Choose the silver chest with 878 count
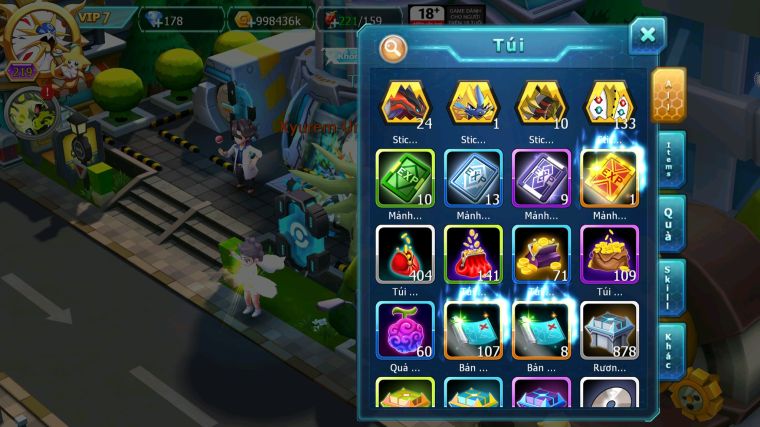The width and height of the screenshot is (760, 427). (609, 329)
